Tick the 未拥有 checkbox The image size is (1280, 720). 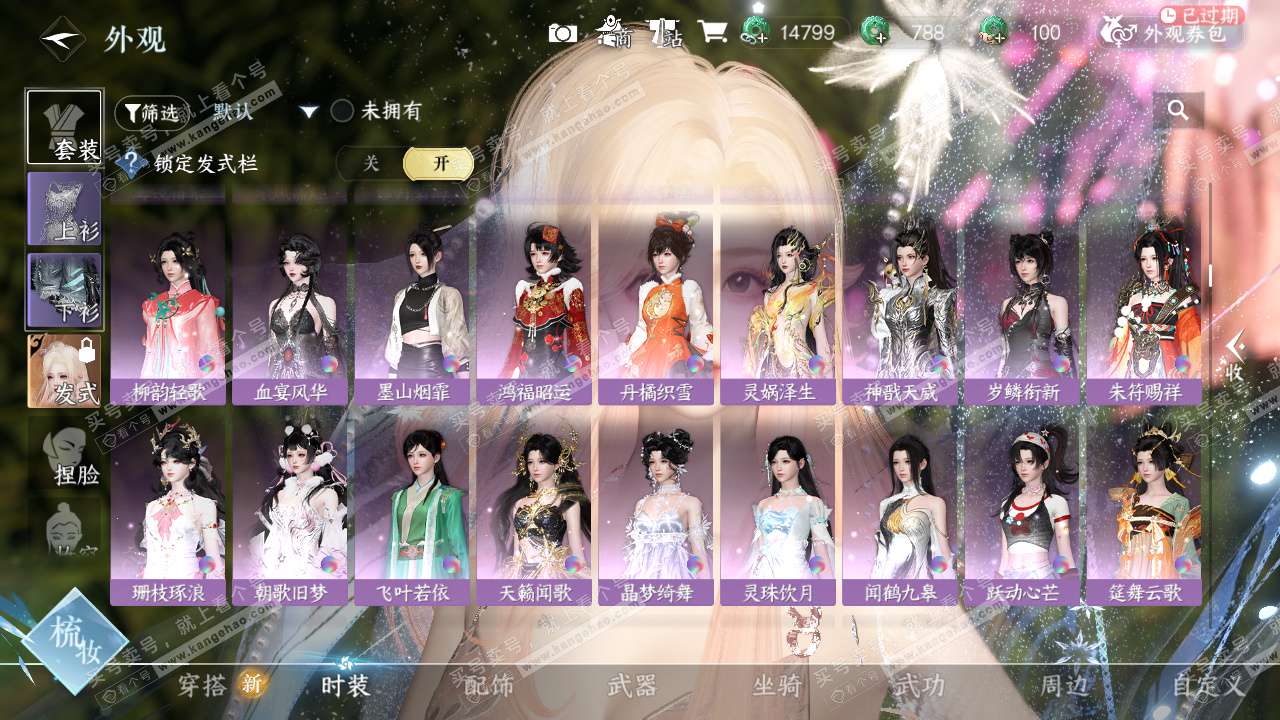click(x=343, y=111)
